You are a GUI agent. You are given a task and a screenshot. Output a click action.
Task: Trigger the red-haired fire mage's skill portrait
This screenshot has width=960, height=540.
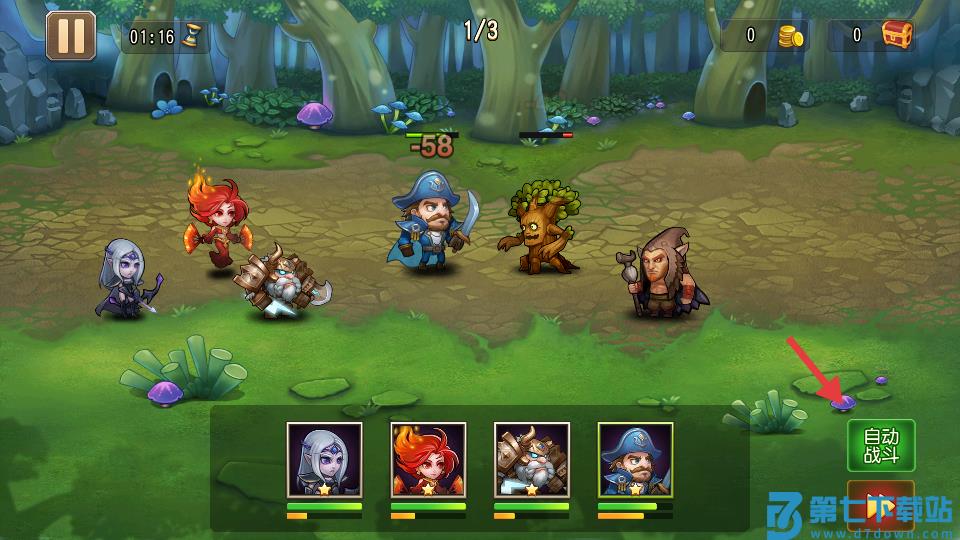(428, 459)
